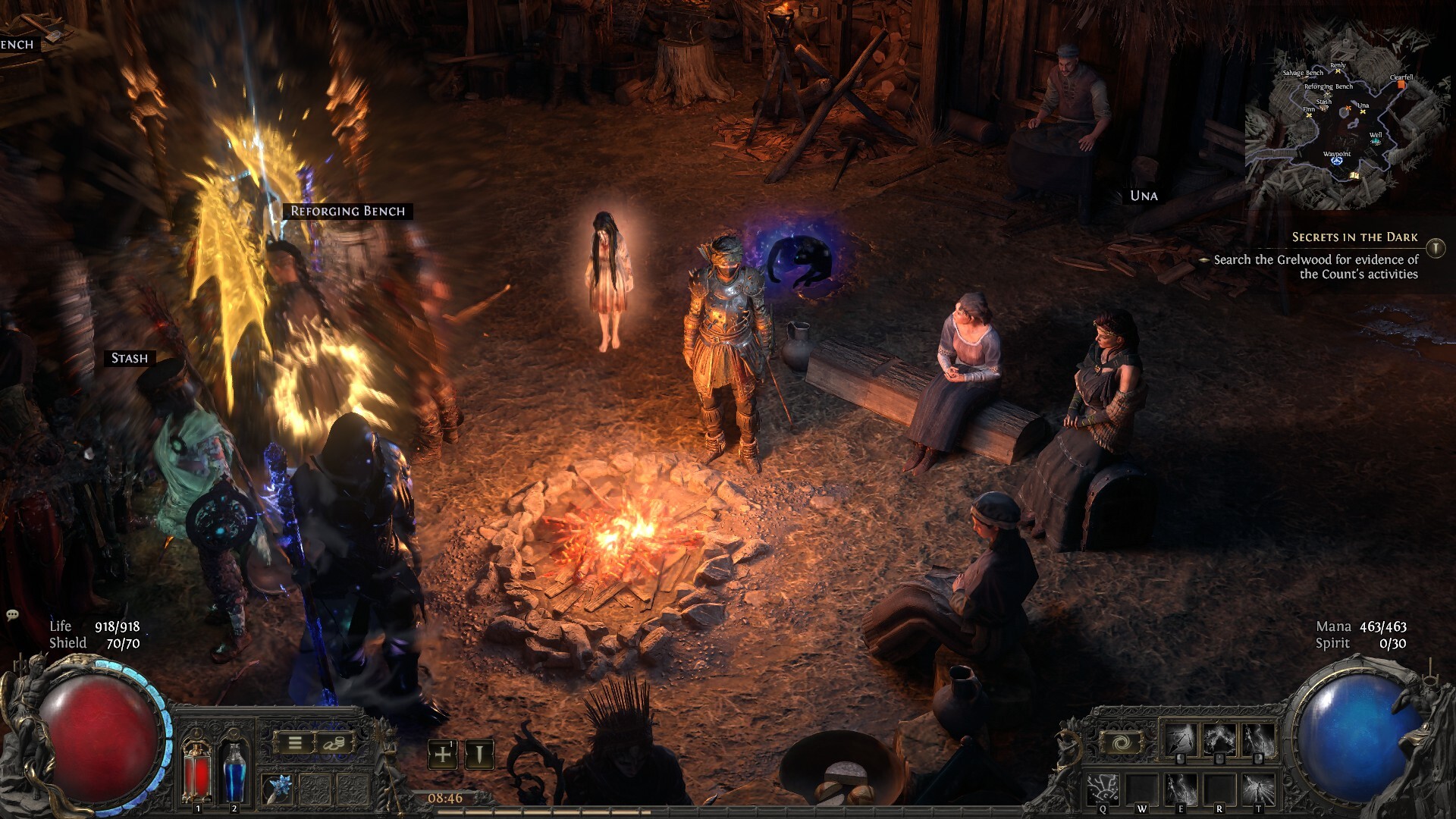Open the swirl portal button
The width and height of the screenshot is (1456, 819).
1122,742
